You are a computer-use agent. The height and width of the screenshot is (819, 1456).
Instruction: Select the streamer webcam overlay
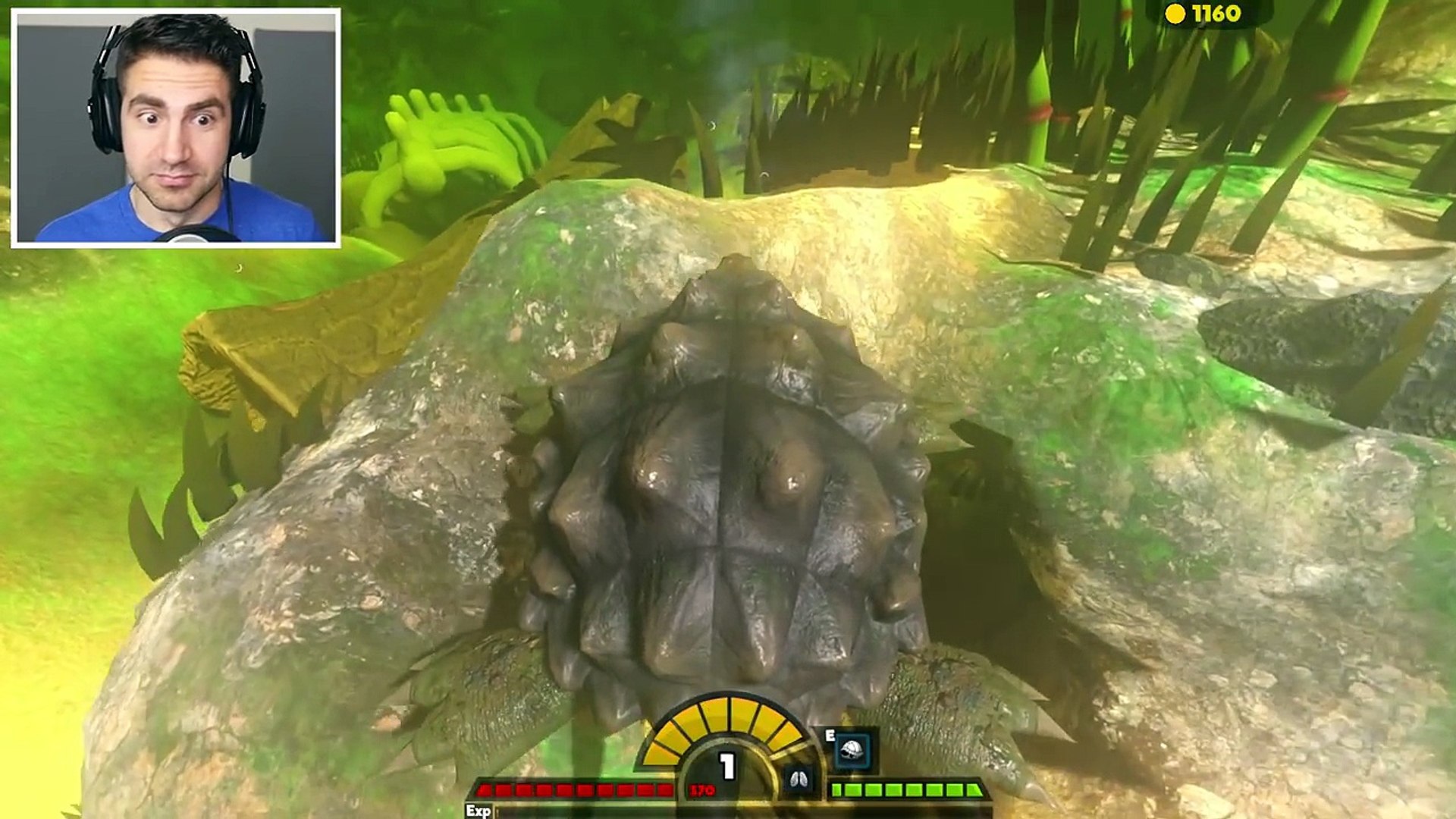pyautogui.click(x=175, y=127)
